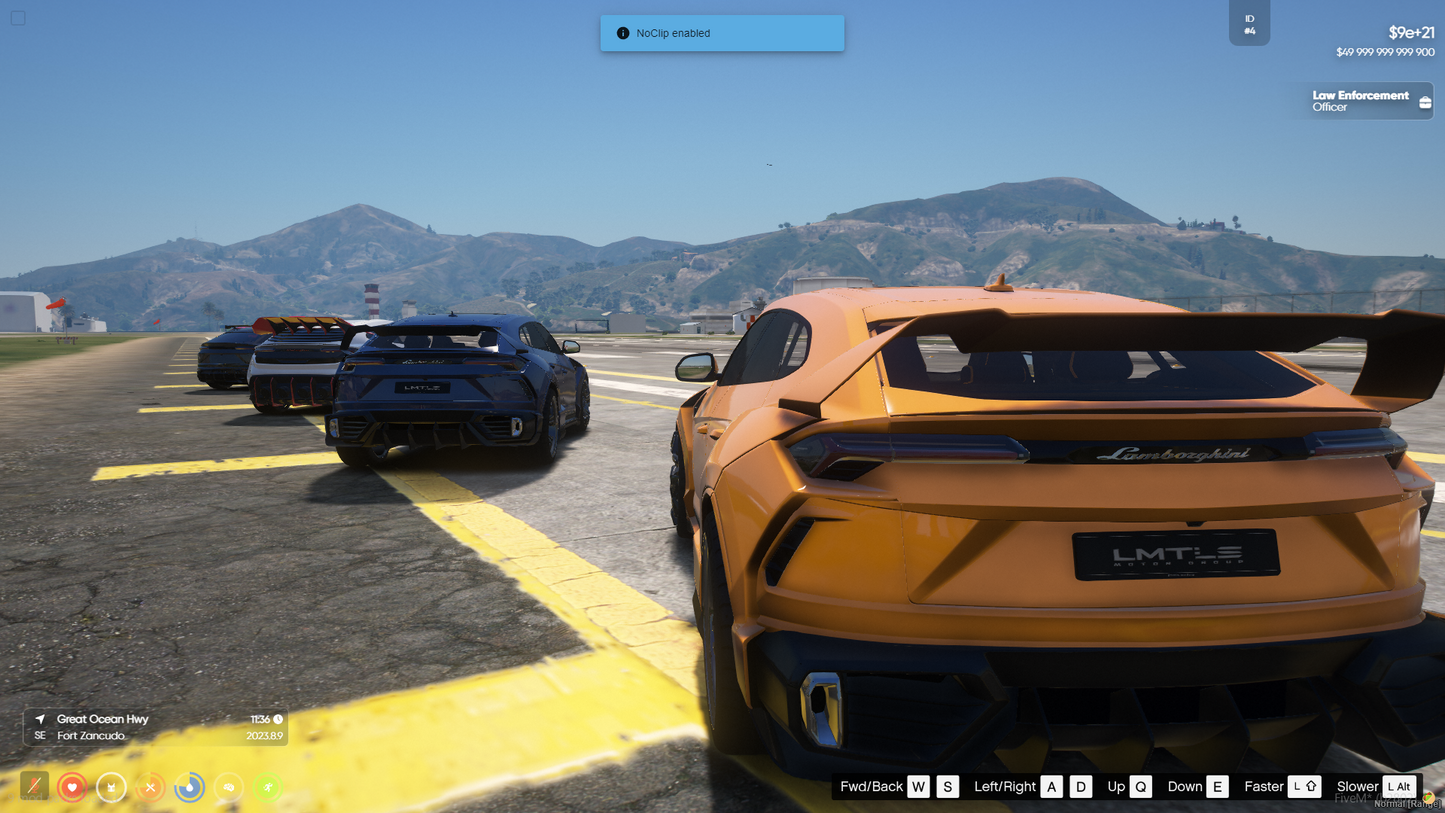Click the water drop thirst icon
Image resolution: width=1445 pixels, height=813 pixels.
point(189,787)
